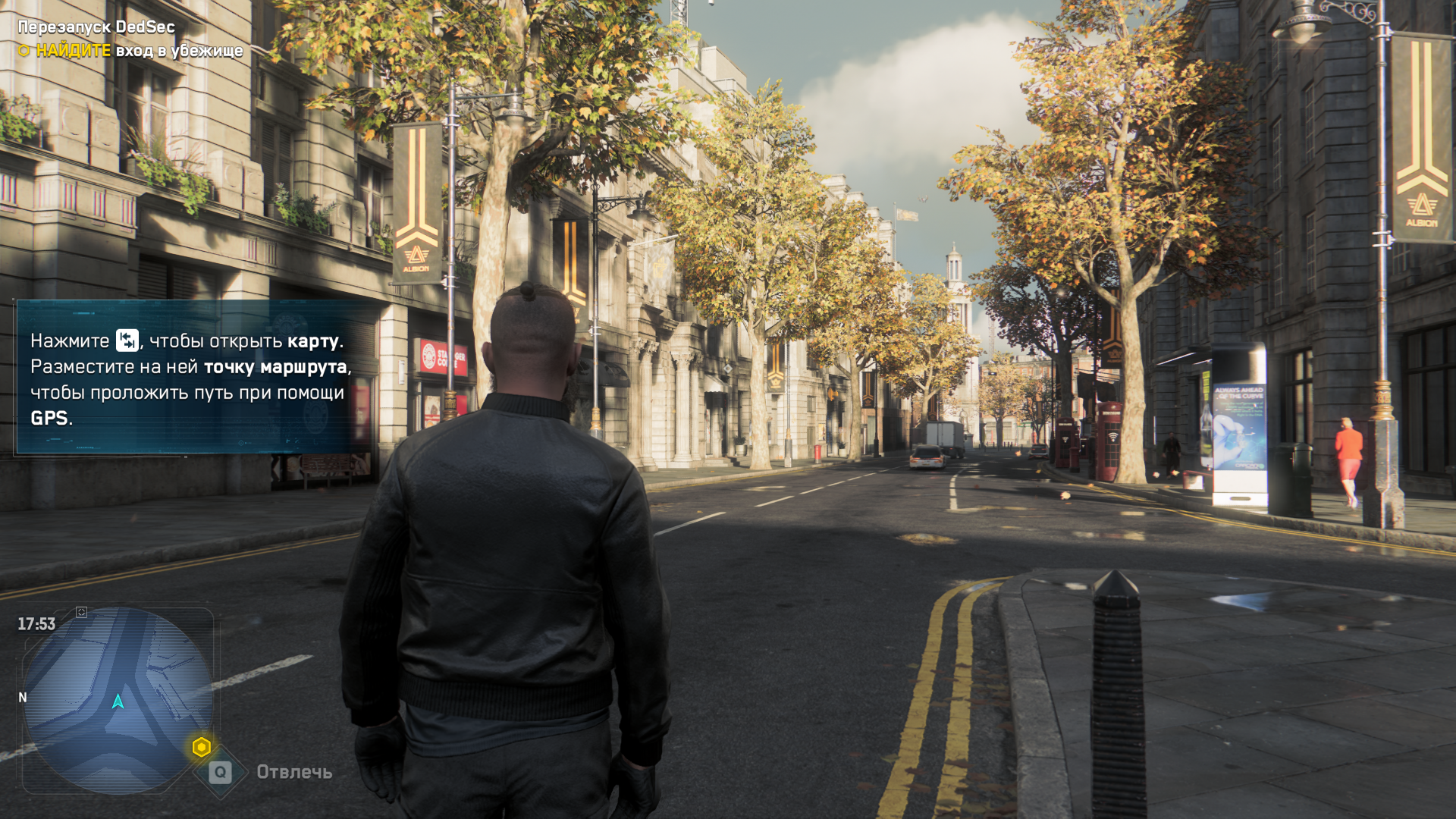
Task: Click the DedSec mission objective tracker
Action: tap(130, 39)
